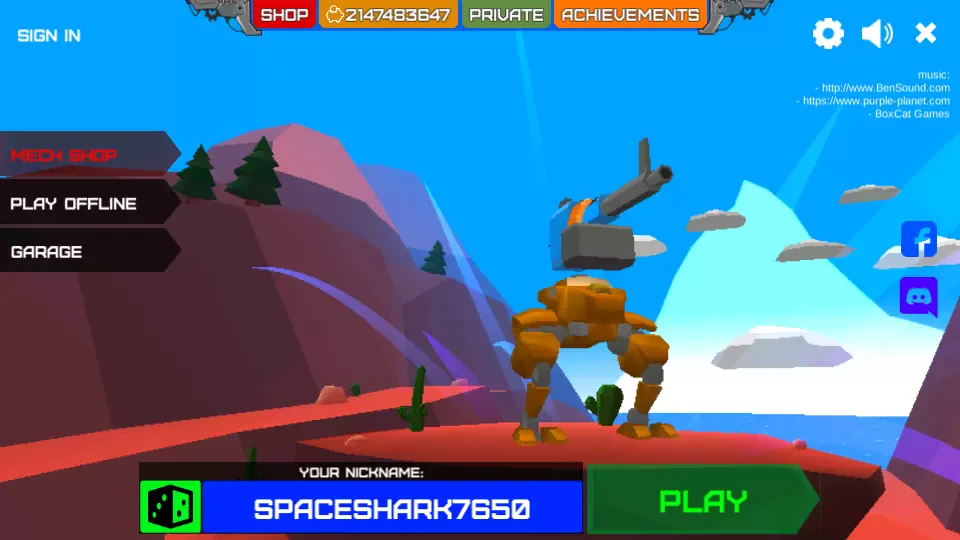Visit the Facebook page icon
The image size is (960, 540).
919,240
